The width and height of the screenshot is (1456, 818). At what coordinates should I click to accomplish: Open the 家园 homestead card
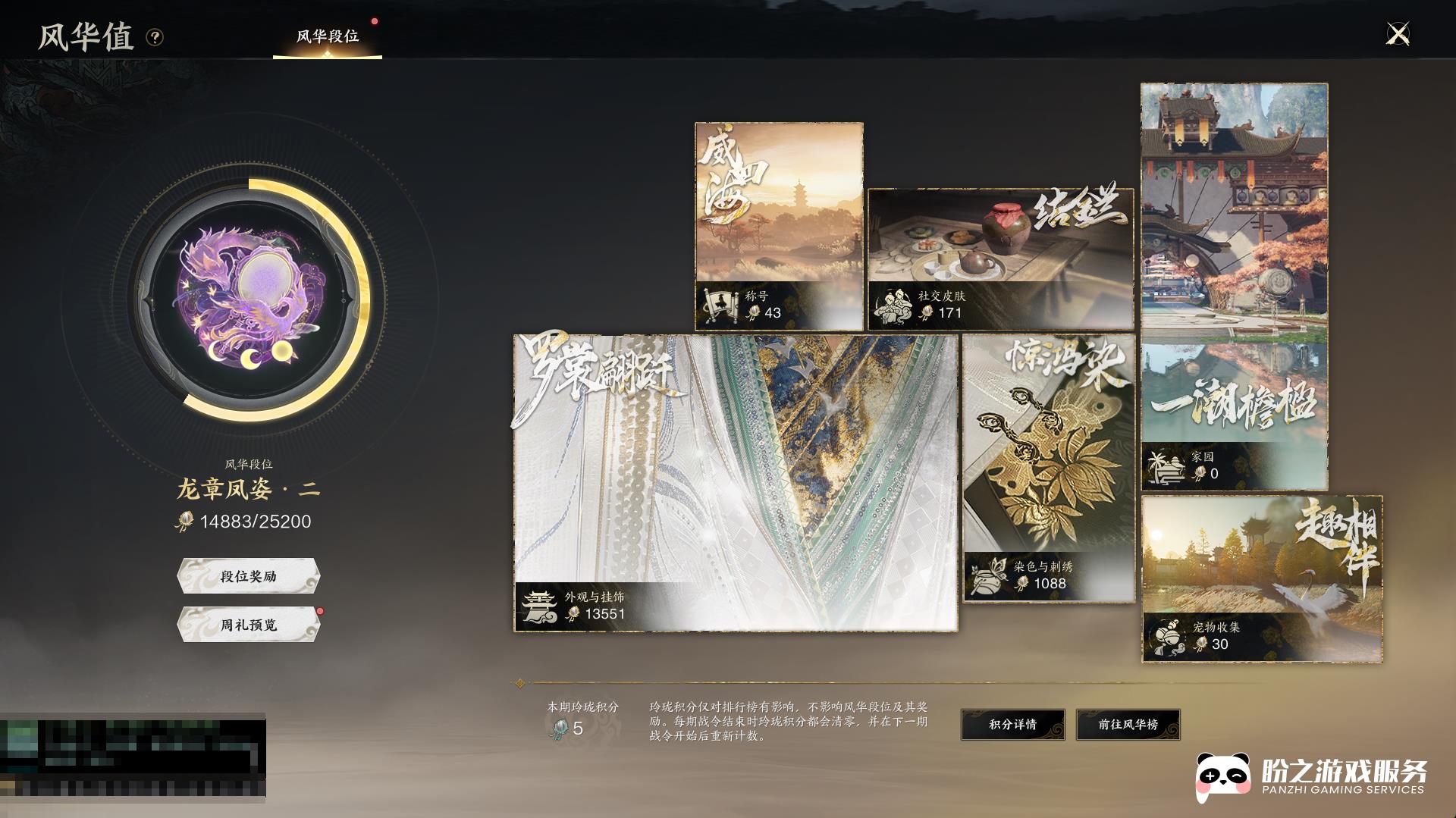(1234, 287)
